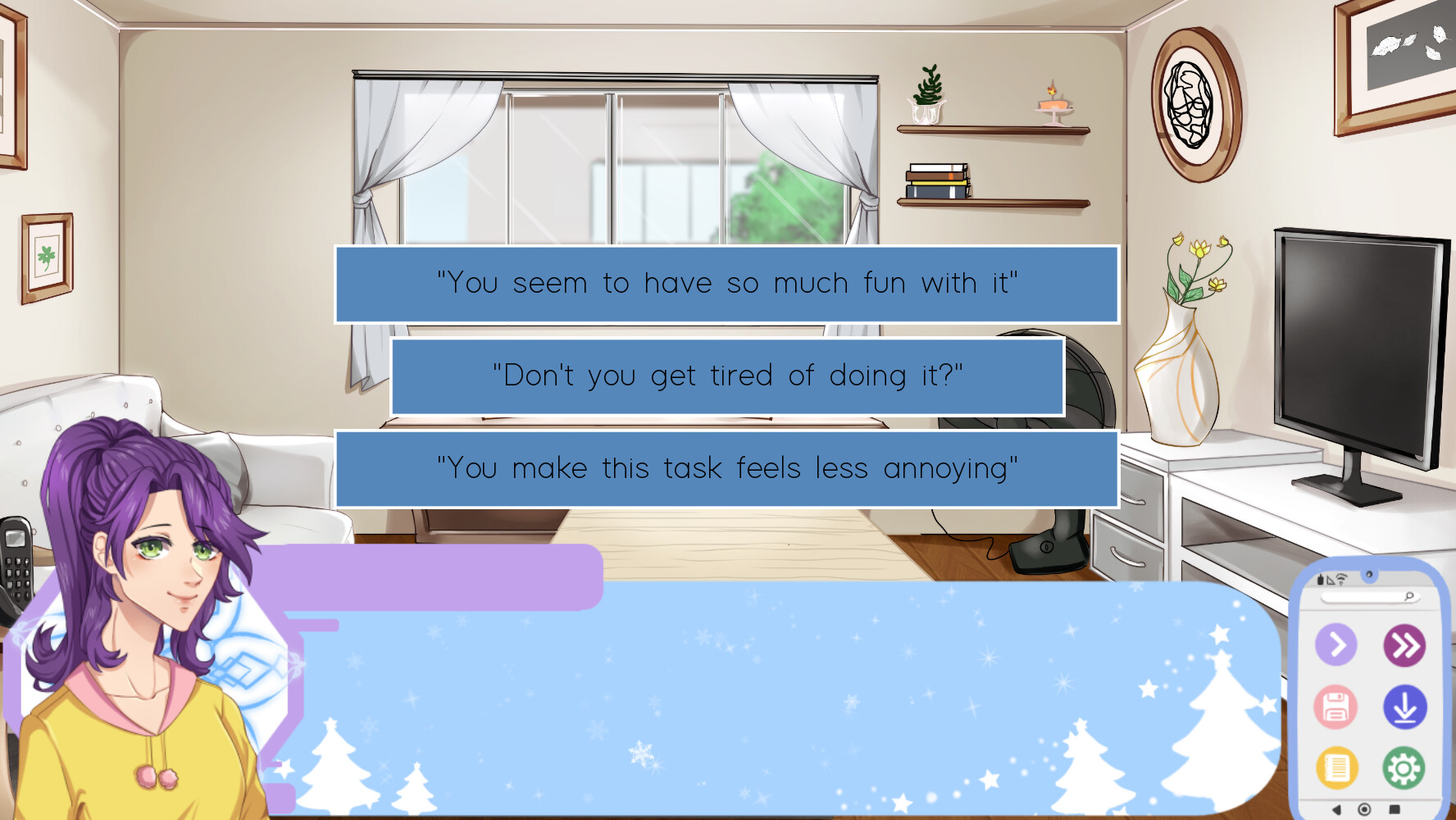Tap the circular home button on the phone
The width and height of the screenshot is (1456, 820).
click(x=1365, y=809)
